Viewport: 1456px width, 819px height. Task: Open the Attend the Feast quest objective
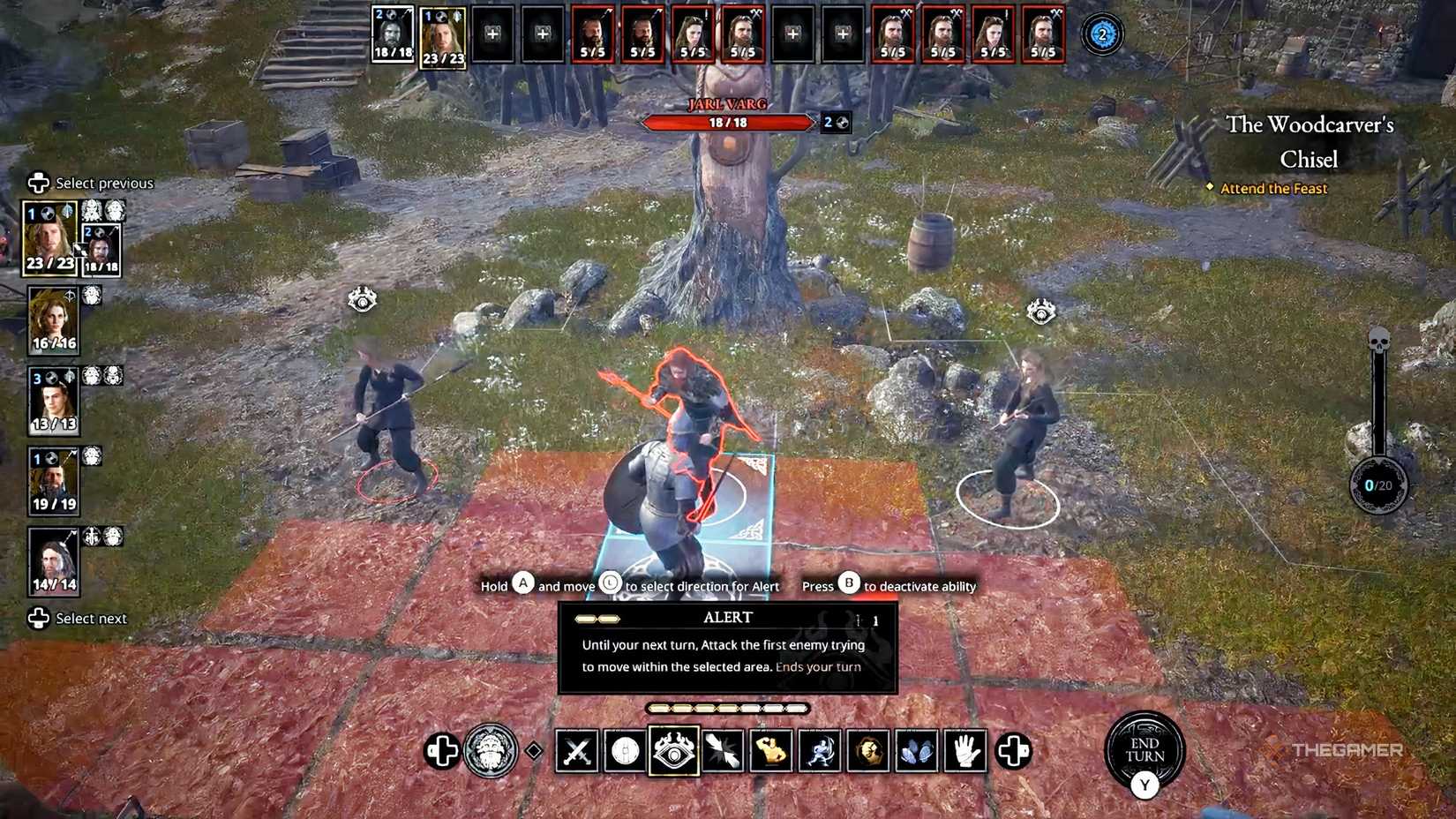(x=1273, y=188)
